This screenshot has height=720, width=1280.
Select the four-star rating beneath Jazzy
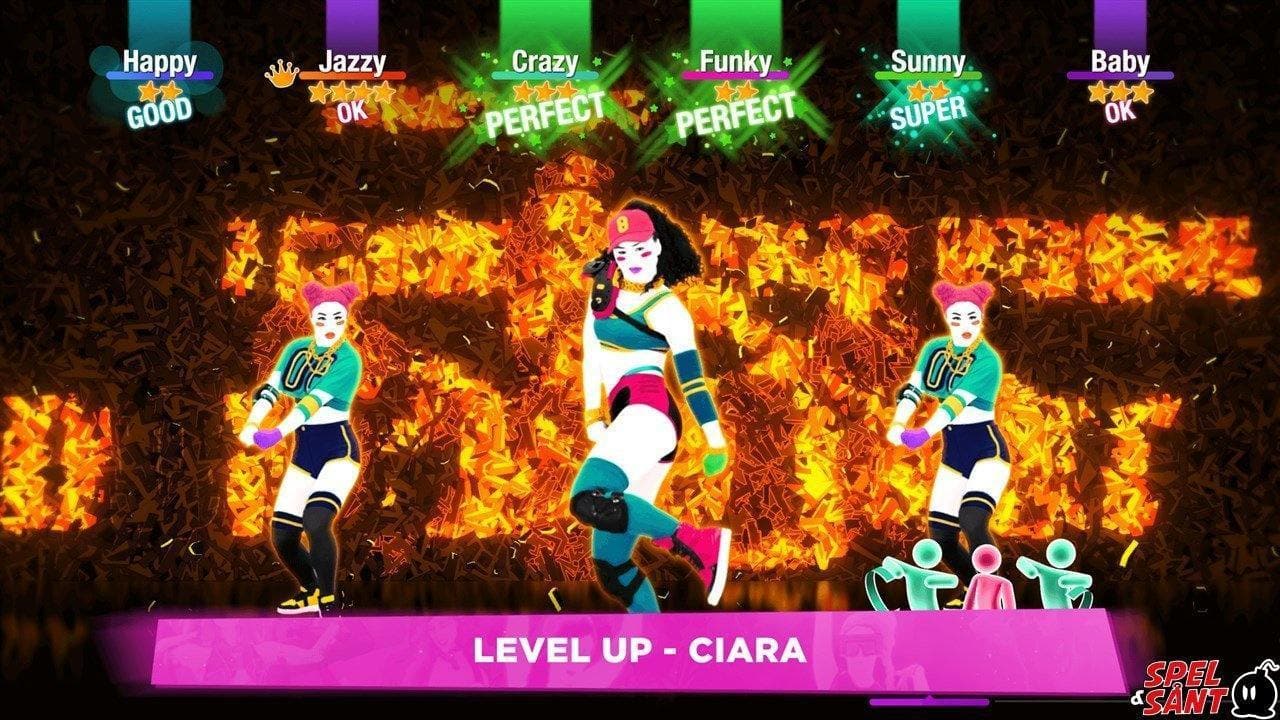(350, 94)
